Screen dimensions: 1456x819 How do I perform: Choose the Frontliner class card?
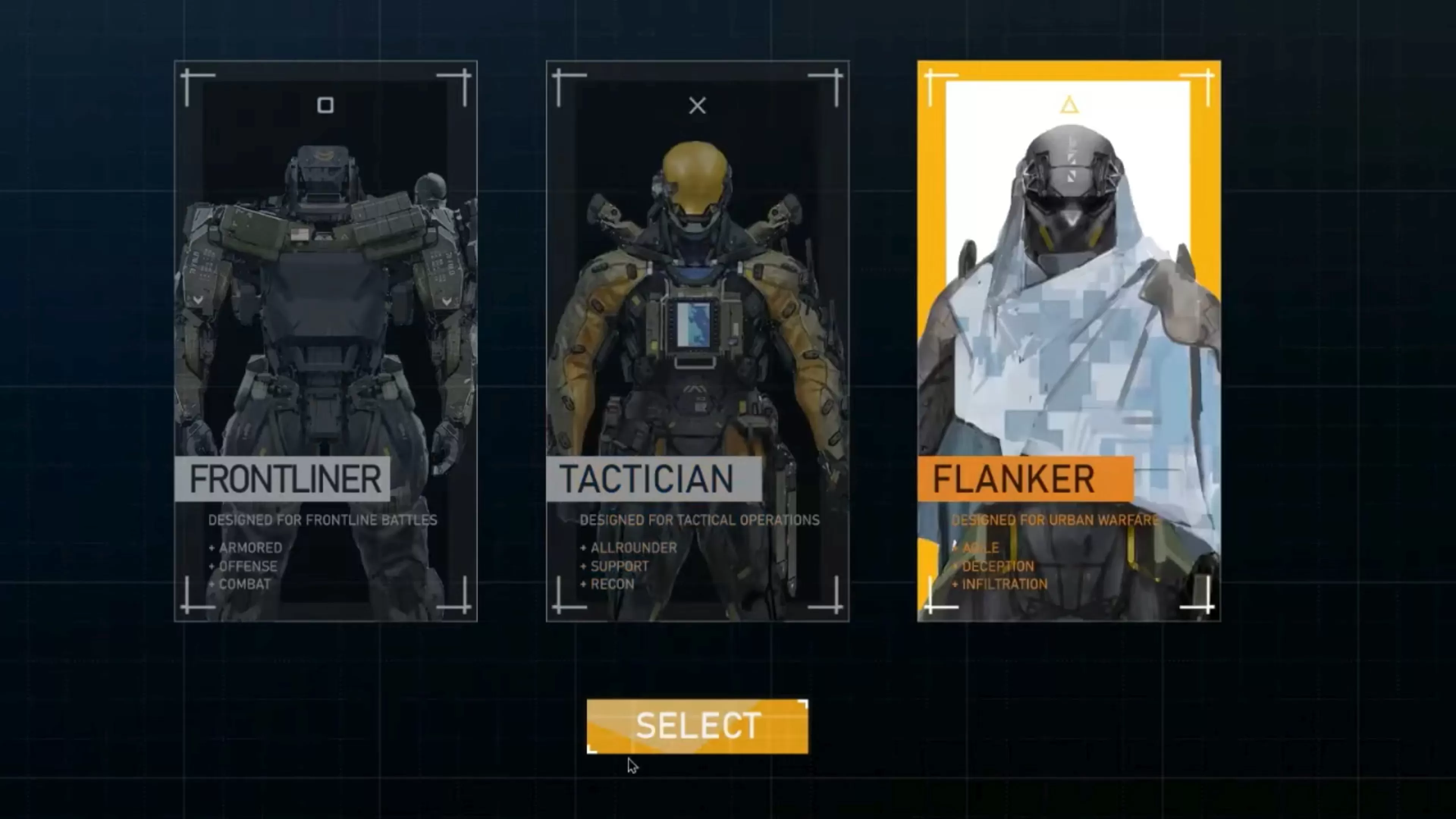[326, 340]
